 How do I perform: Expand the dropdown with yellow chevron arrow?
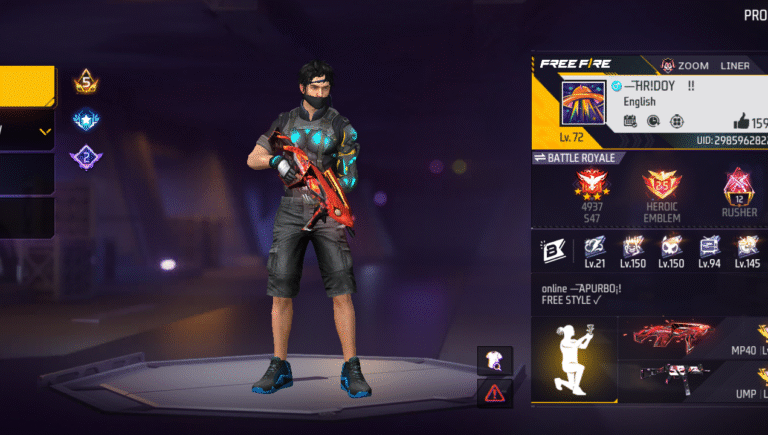[44, 131]
